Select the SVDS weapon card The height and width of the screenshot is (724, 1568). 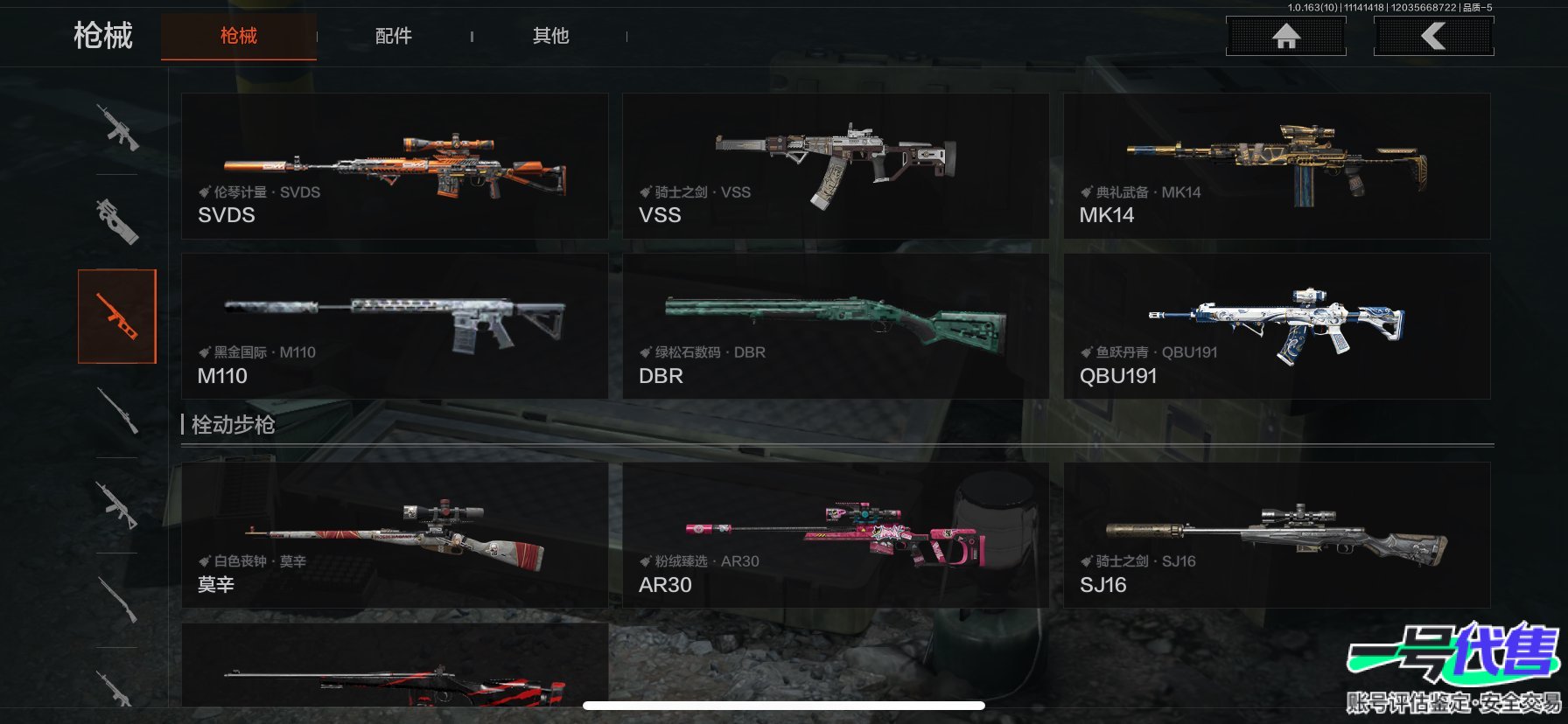394,166
